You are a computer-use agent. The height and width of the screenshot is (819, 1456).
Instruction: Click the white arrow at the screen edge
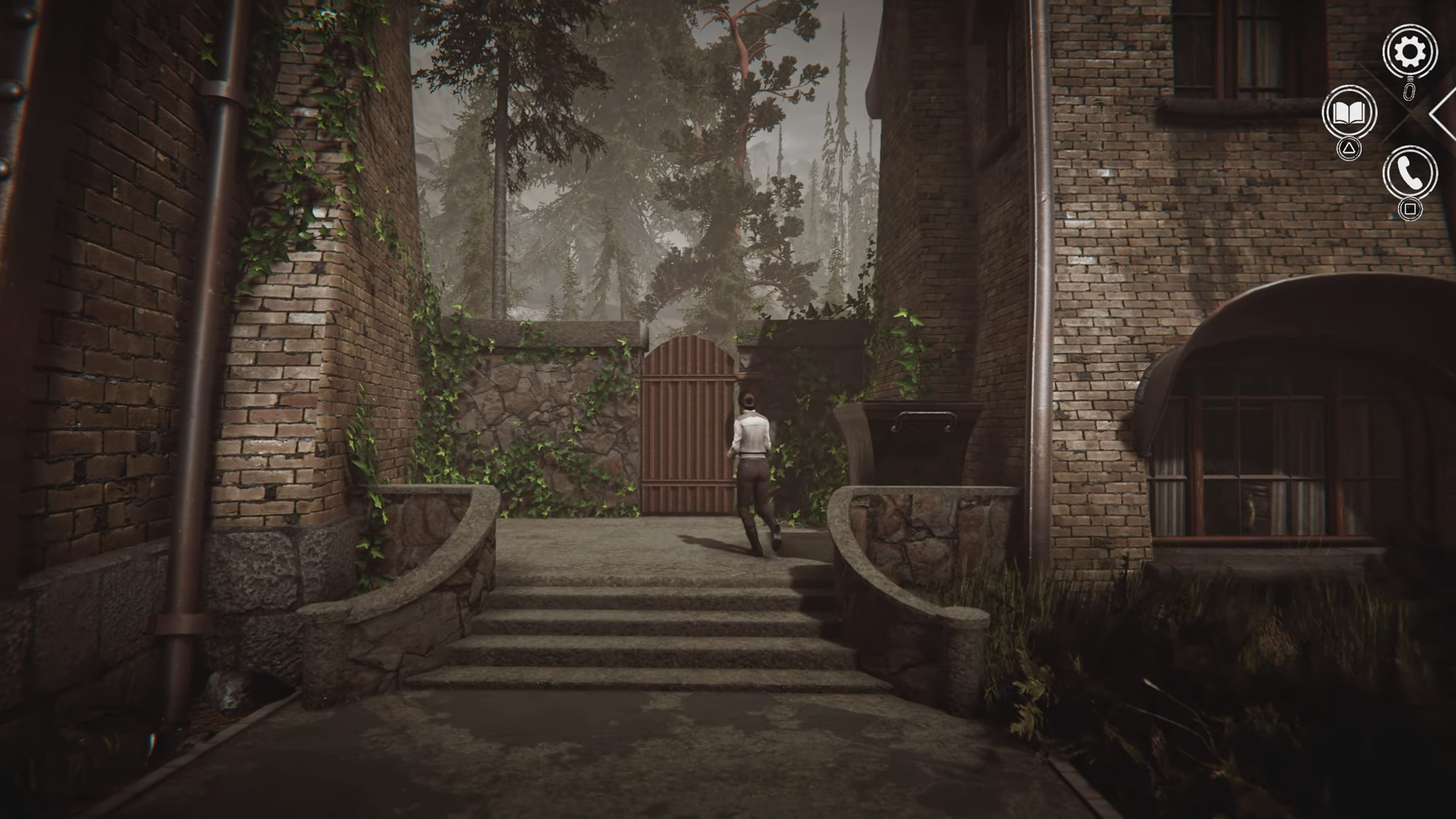click(x=1443, y=114)
